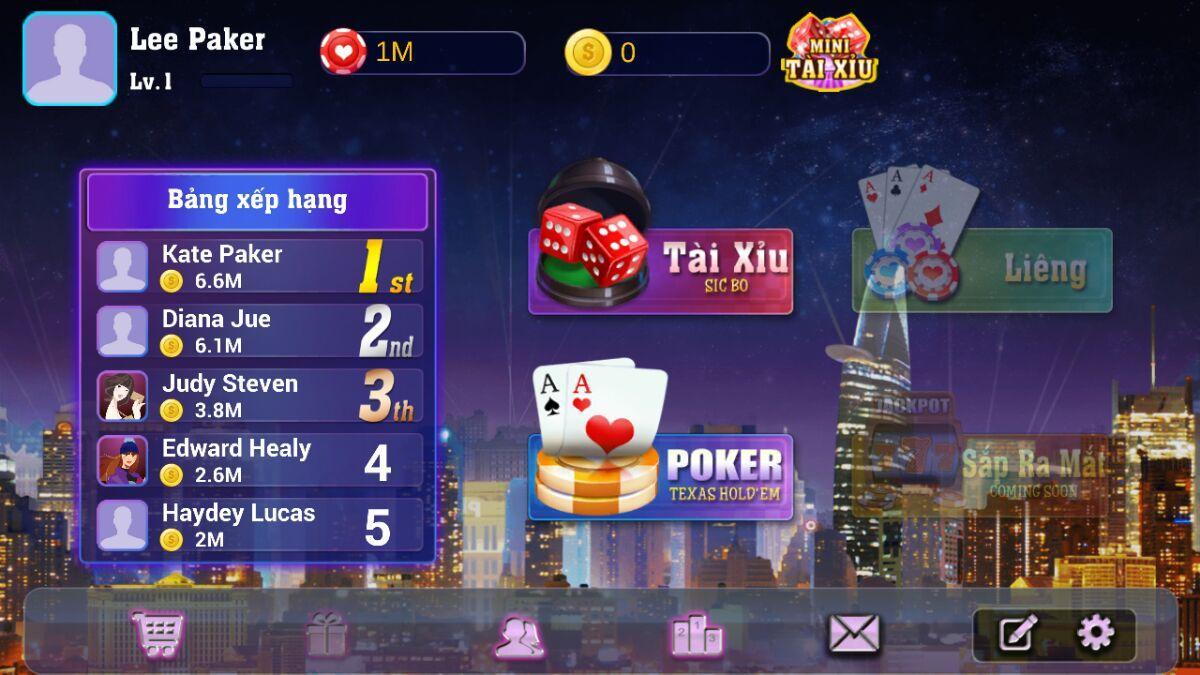Open the shop cart icon
This screenshot has width=1200, height=675.
coord(157,633)
